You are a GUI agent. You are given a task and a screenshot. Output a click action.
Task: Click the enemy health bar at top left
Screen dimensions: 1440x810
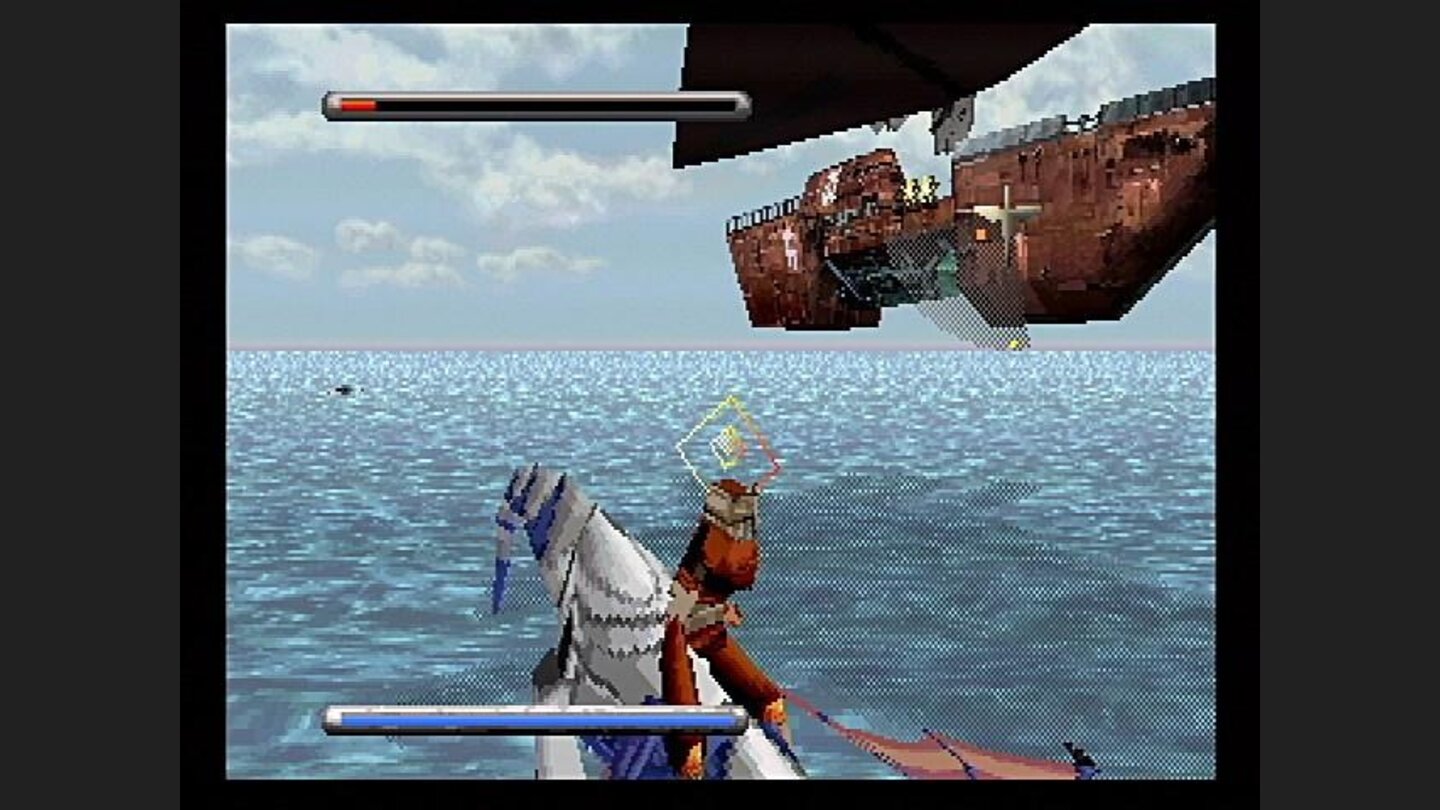[x=535, y=101]
